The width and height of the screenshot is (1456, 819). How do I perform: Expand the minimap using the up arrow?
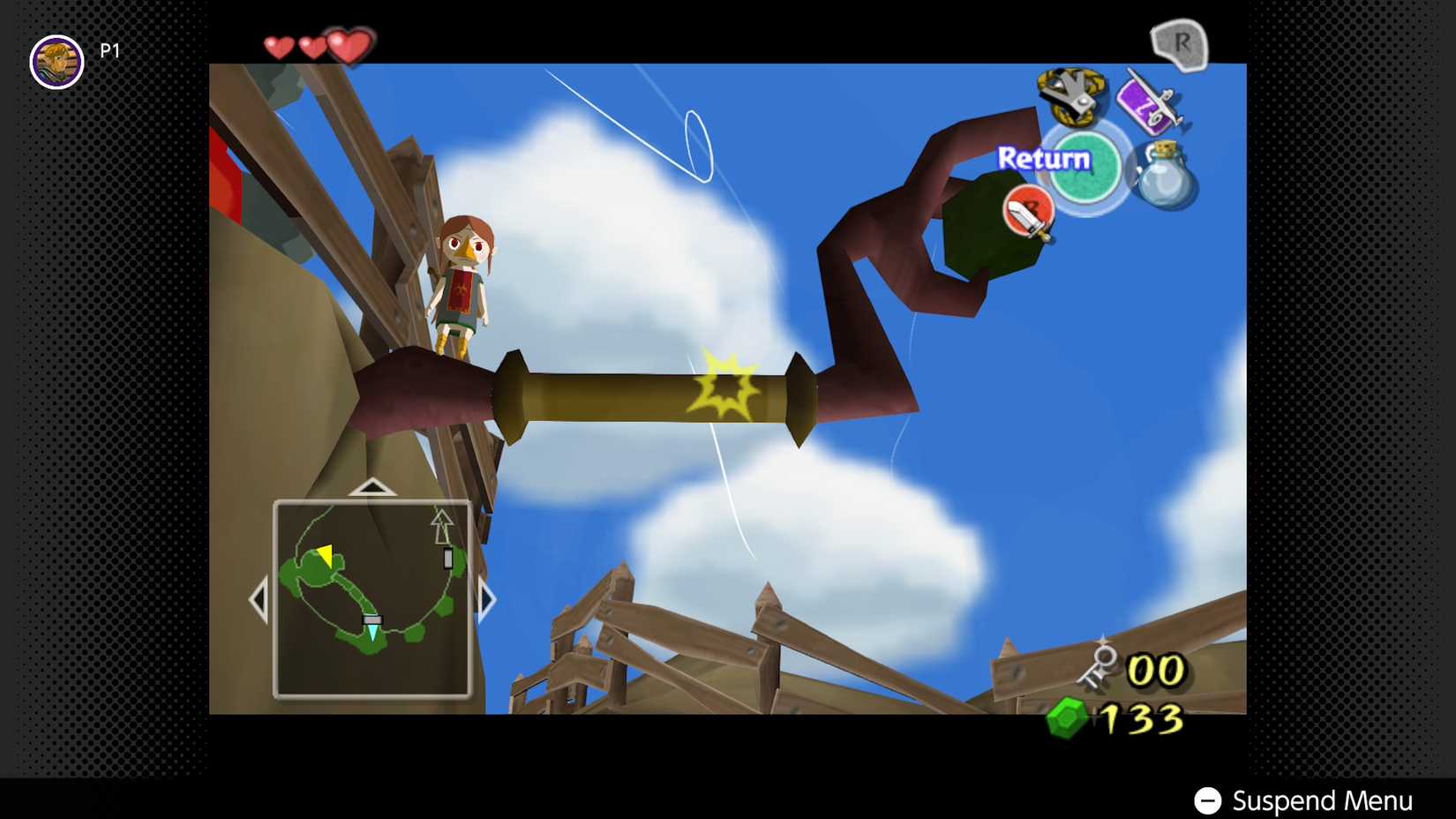click(x=372, y=486)
